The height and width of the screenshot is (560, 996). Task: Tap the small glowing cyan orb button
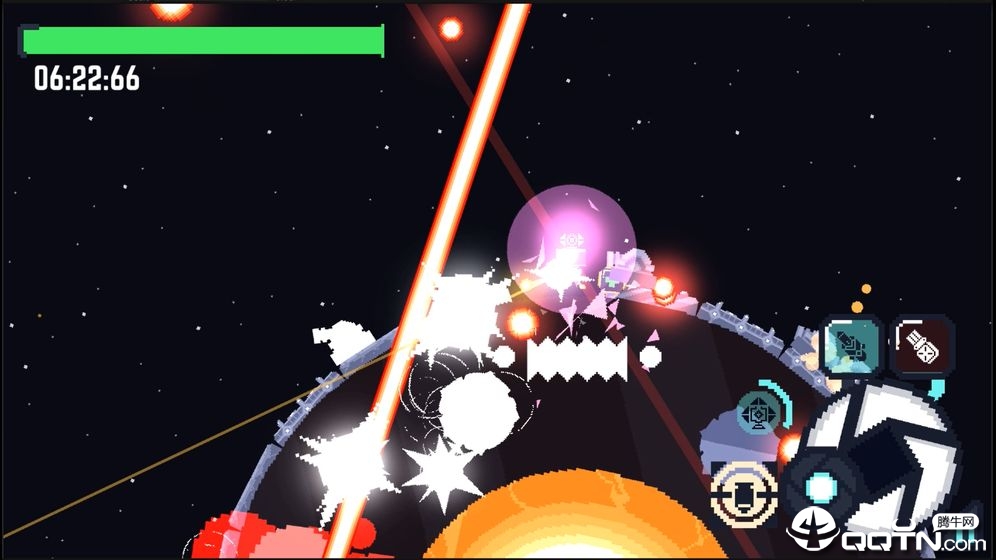(x=821, y=488)
